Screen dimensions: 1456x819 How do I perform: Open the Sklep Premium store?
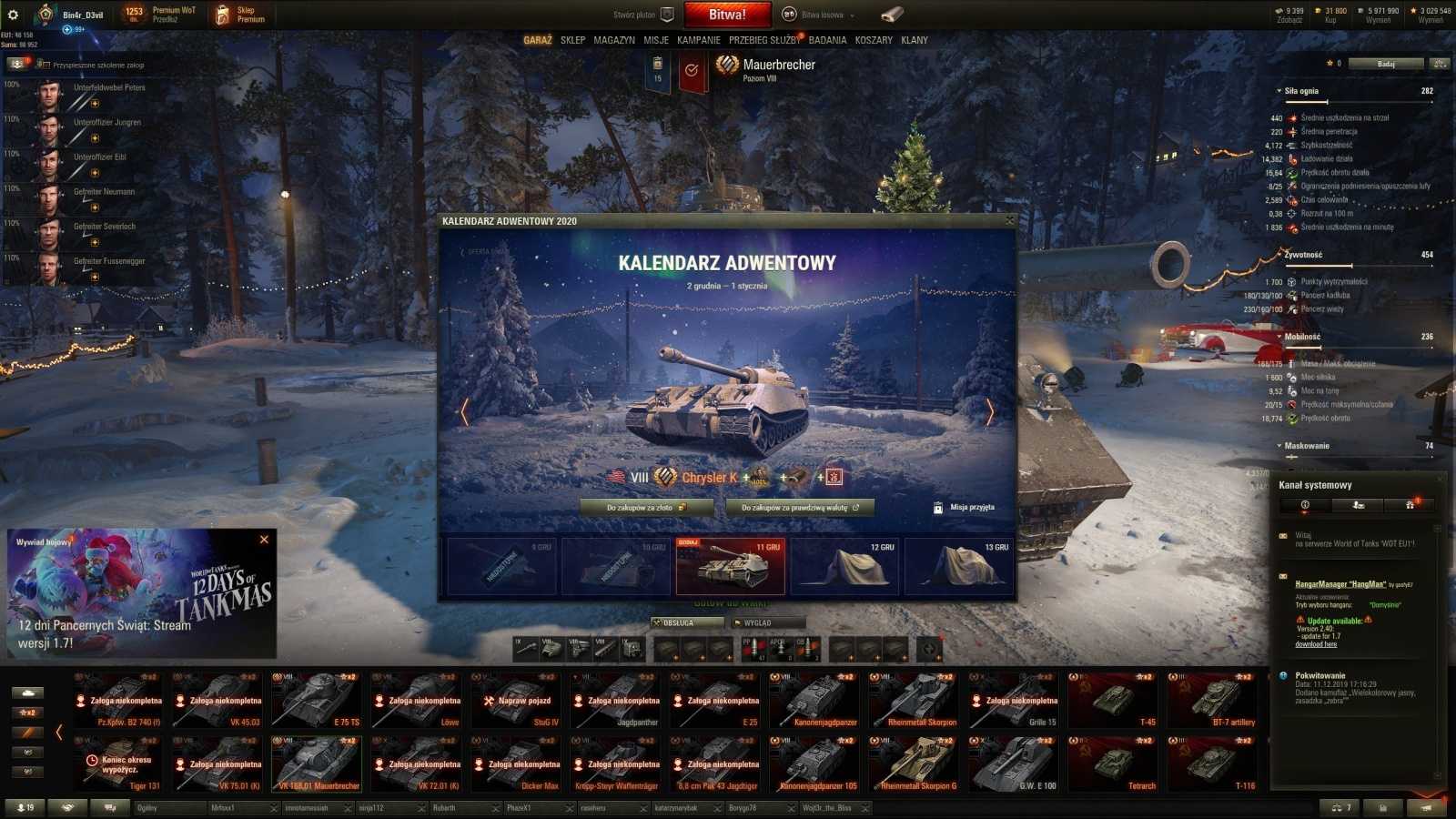tap(246, 15)
